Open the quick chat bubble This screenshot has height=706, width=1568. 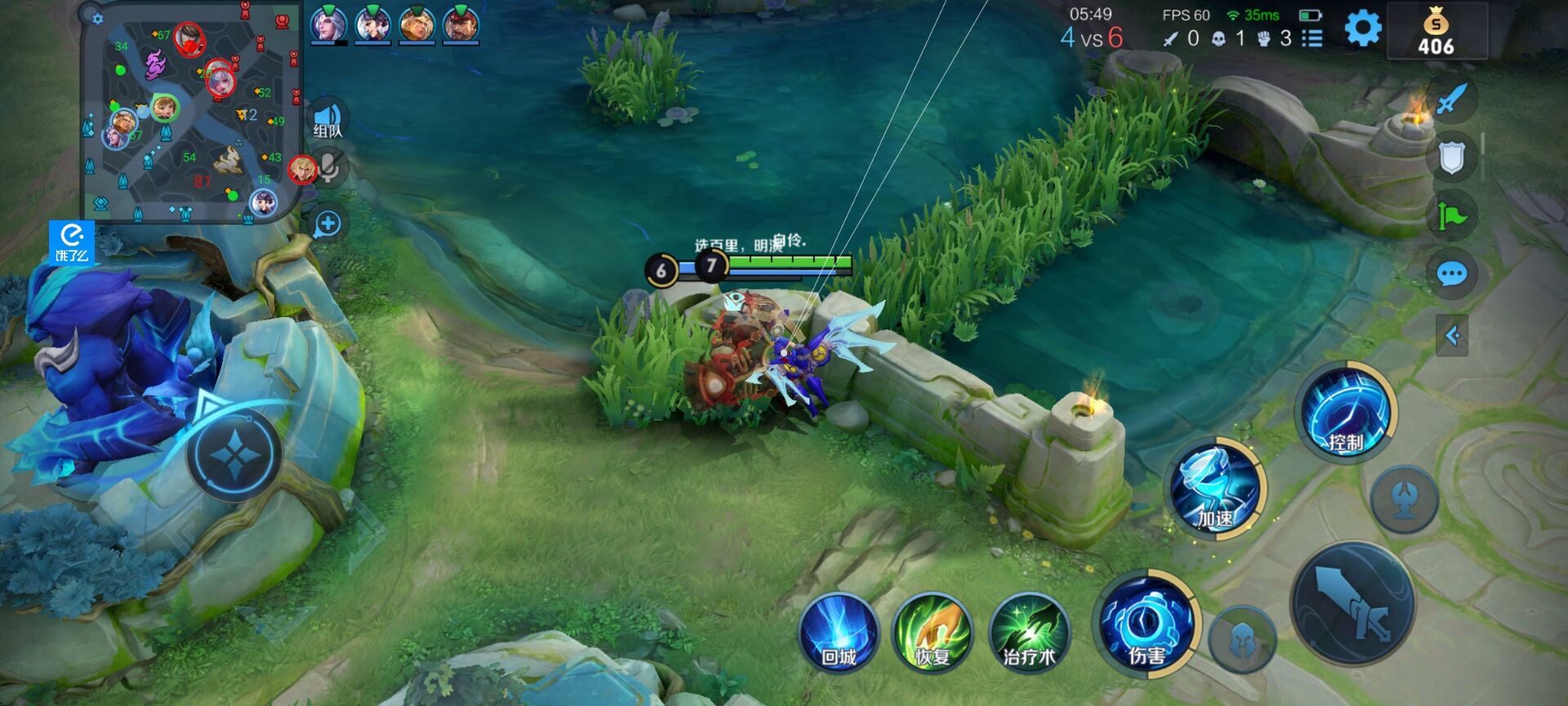click(x=1452, y=275)
